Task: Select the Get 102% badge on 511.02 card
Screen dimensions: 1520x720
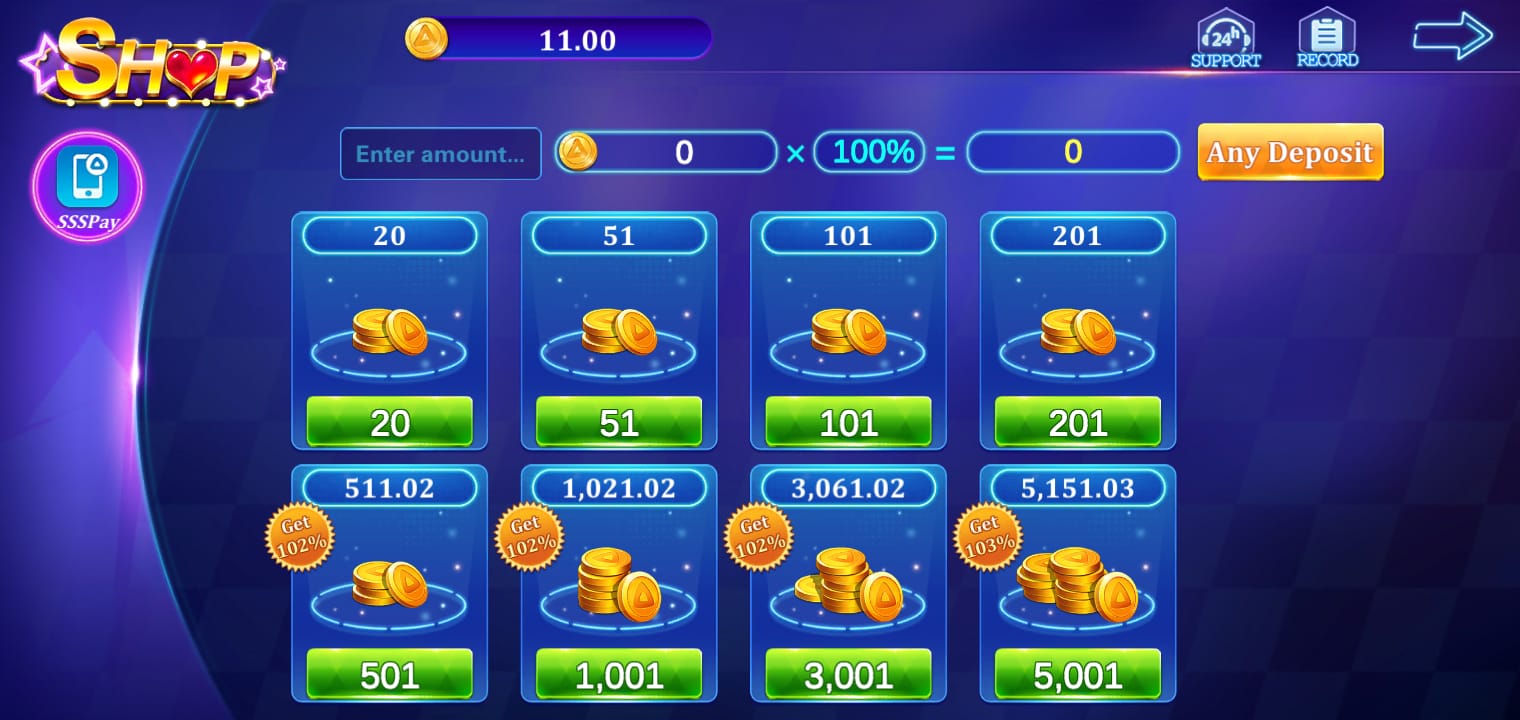Action: (x=299, y=536)
